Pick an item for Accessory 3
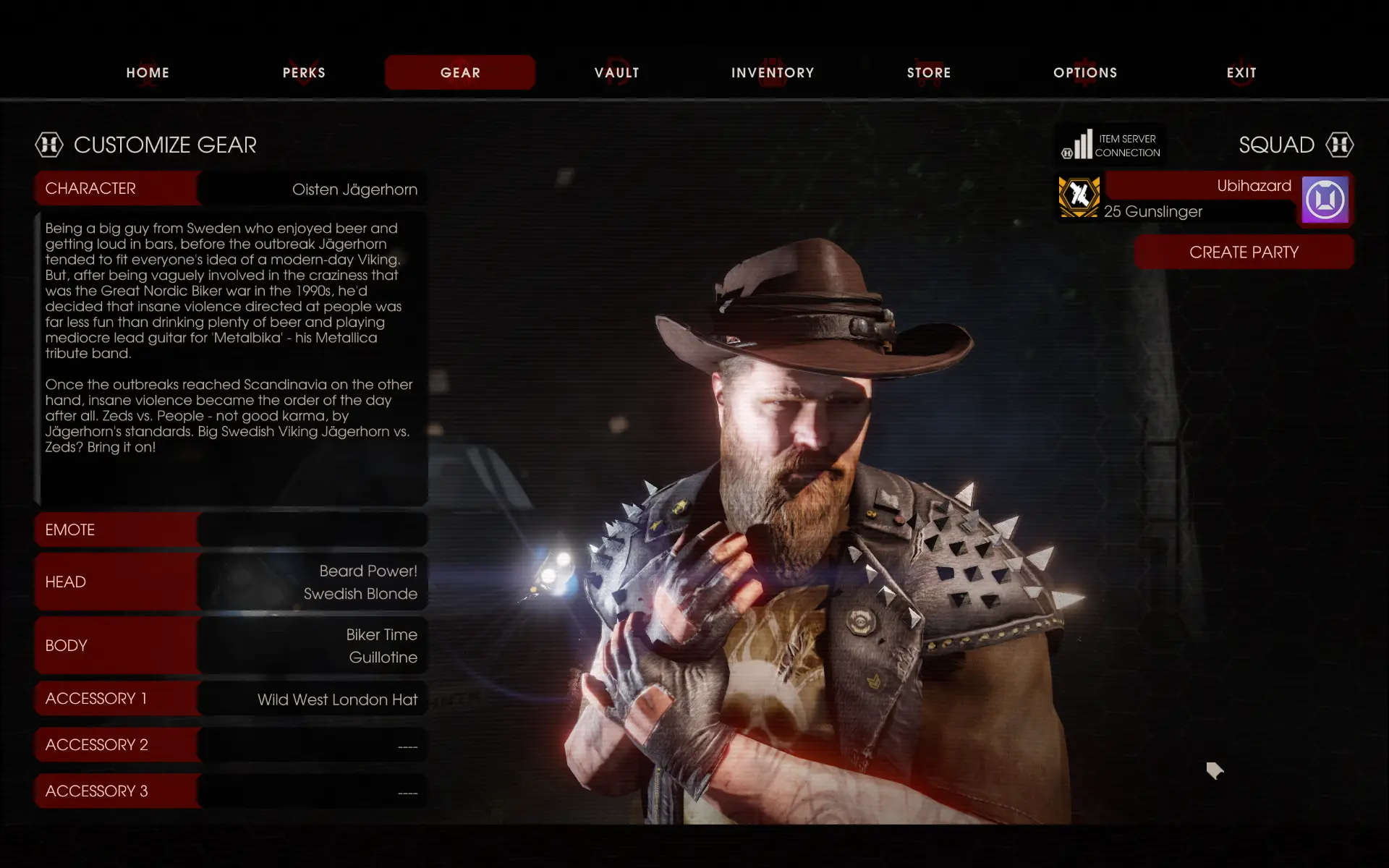1389x868 pixels. point(231,791)
